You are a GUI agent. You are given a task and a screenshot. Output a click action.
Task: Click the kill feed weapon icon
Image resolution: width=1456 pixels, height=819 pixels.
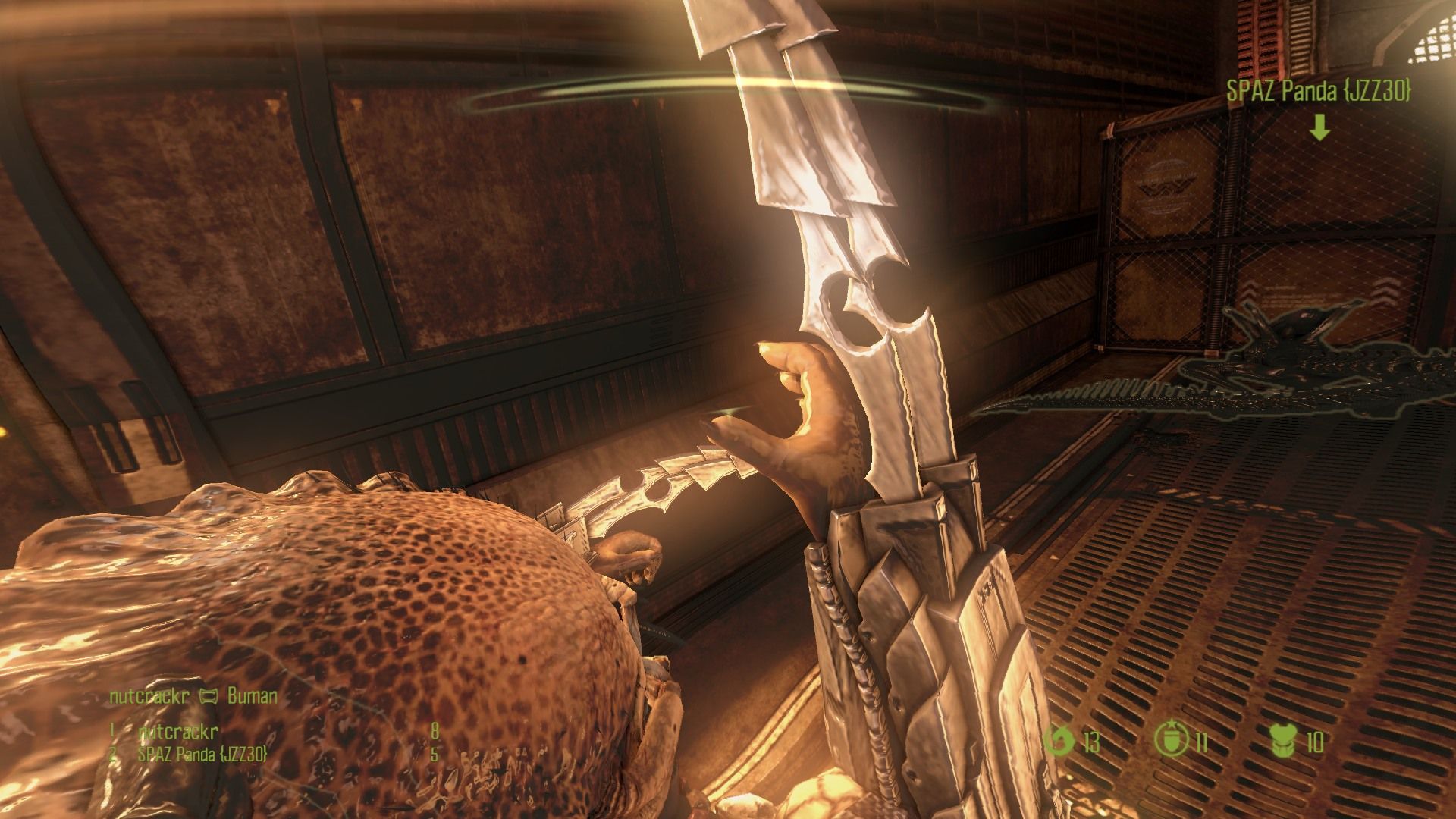click(208, 696)
